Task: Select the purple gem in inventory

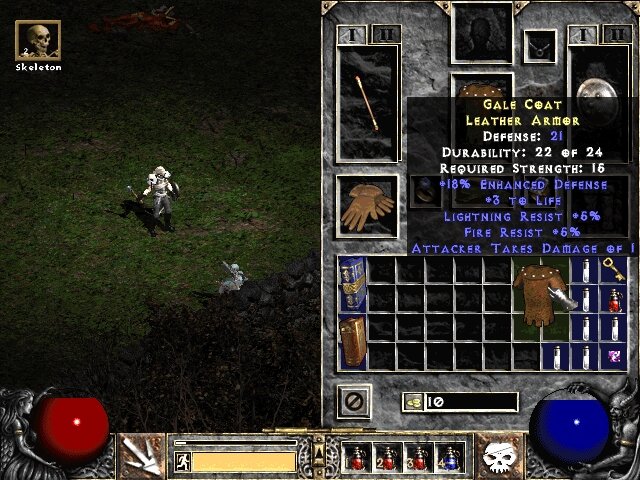Action: (x=613, y=356)
